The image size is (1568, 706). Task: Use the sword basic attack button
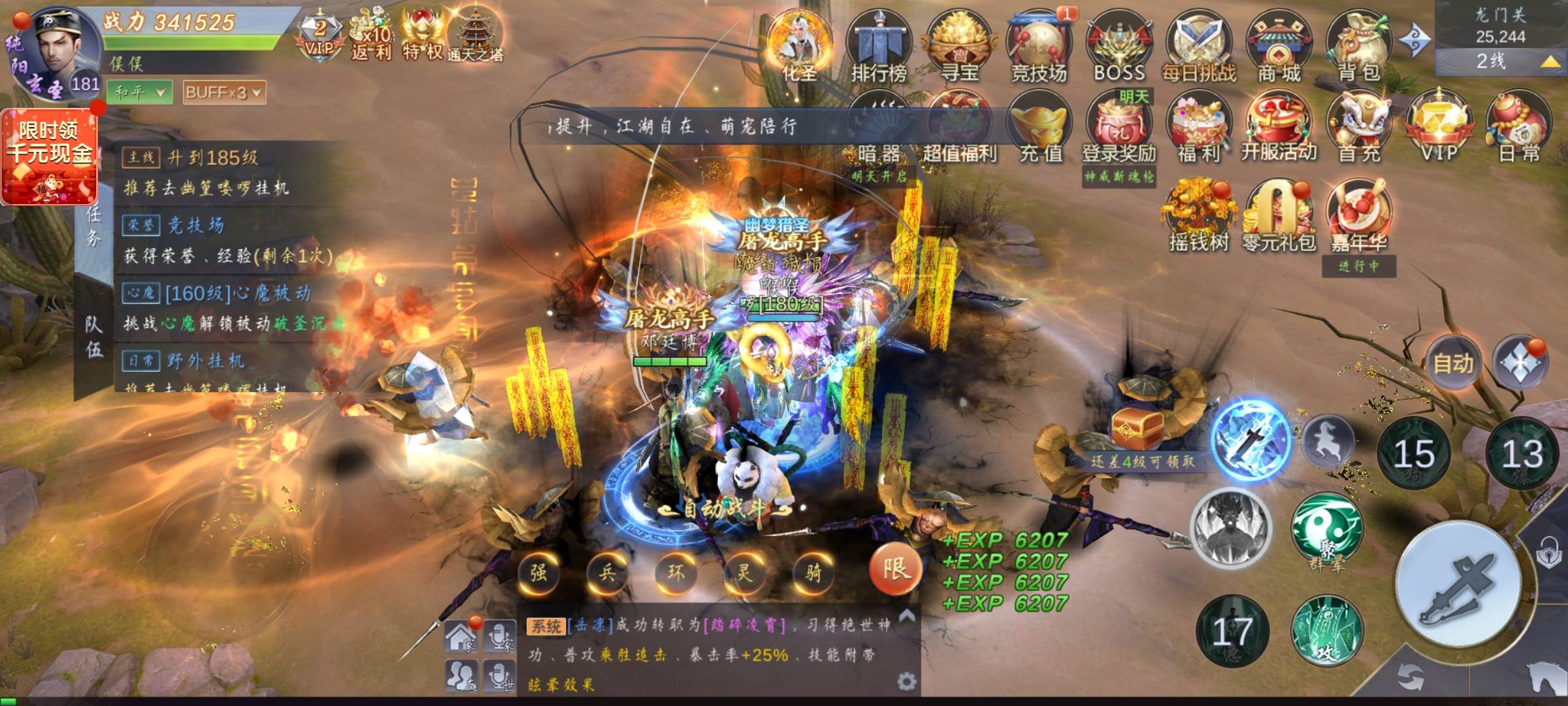(x=1458, y=585)
